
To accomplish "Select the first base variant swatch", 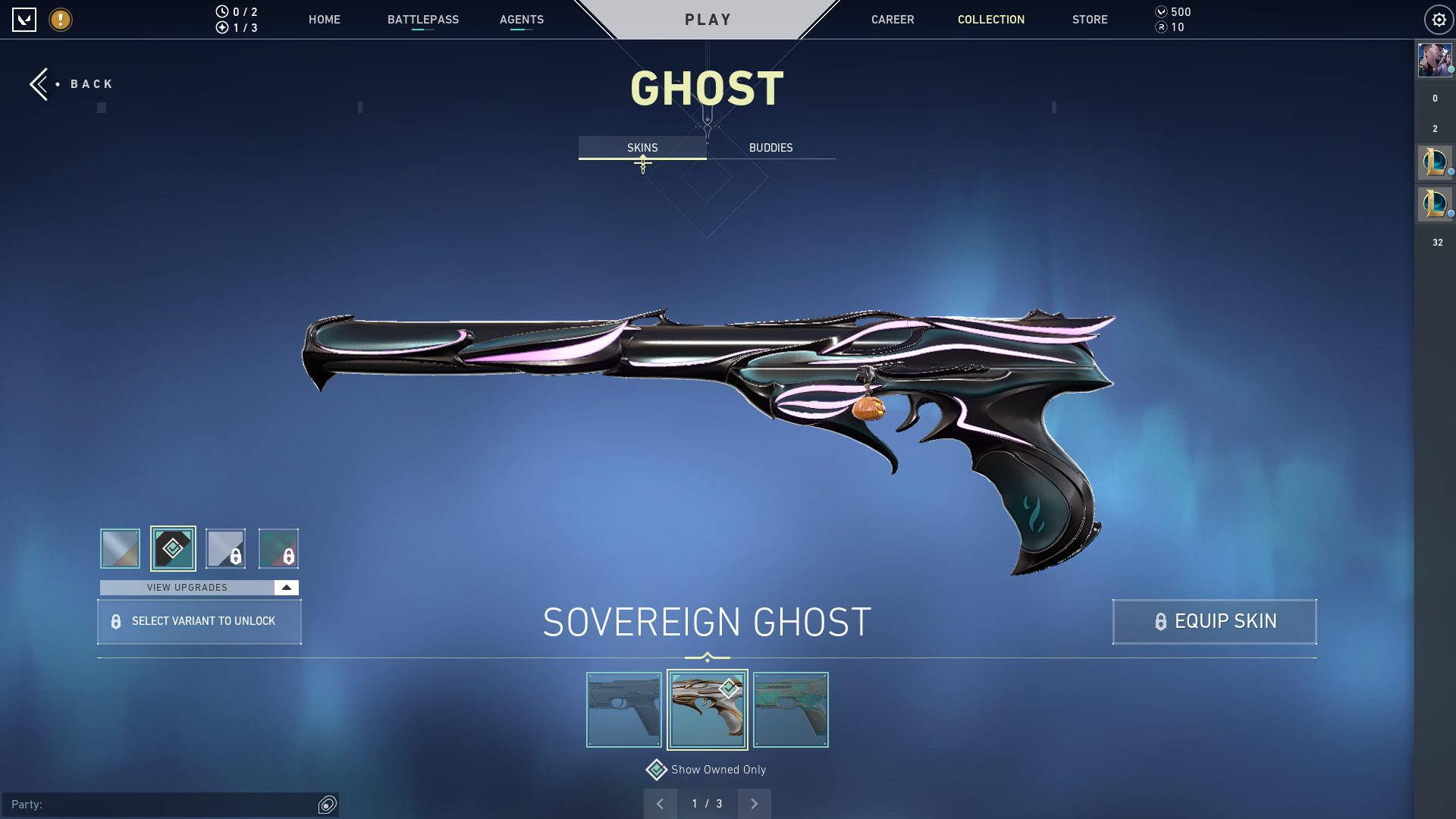I will click(119, 548).
